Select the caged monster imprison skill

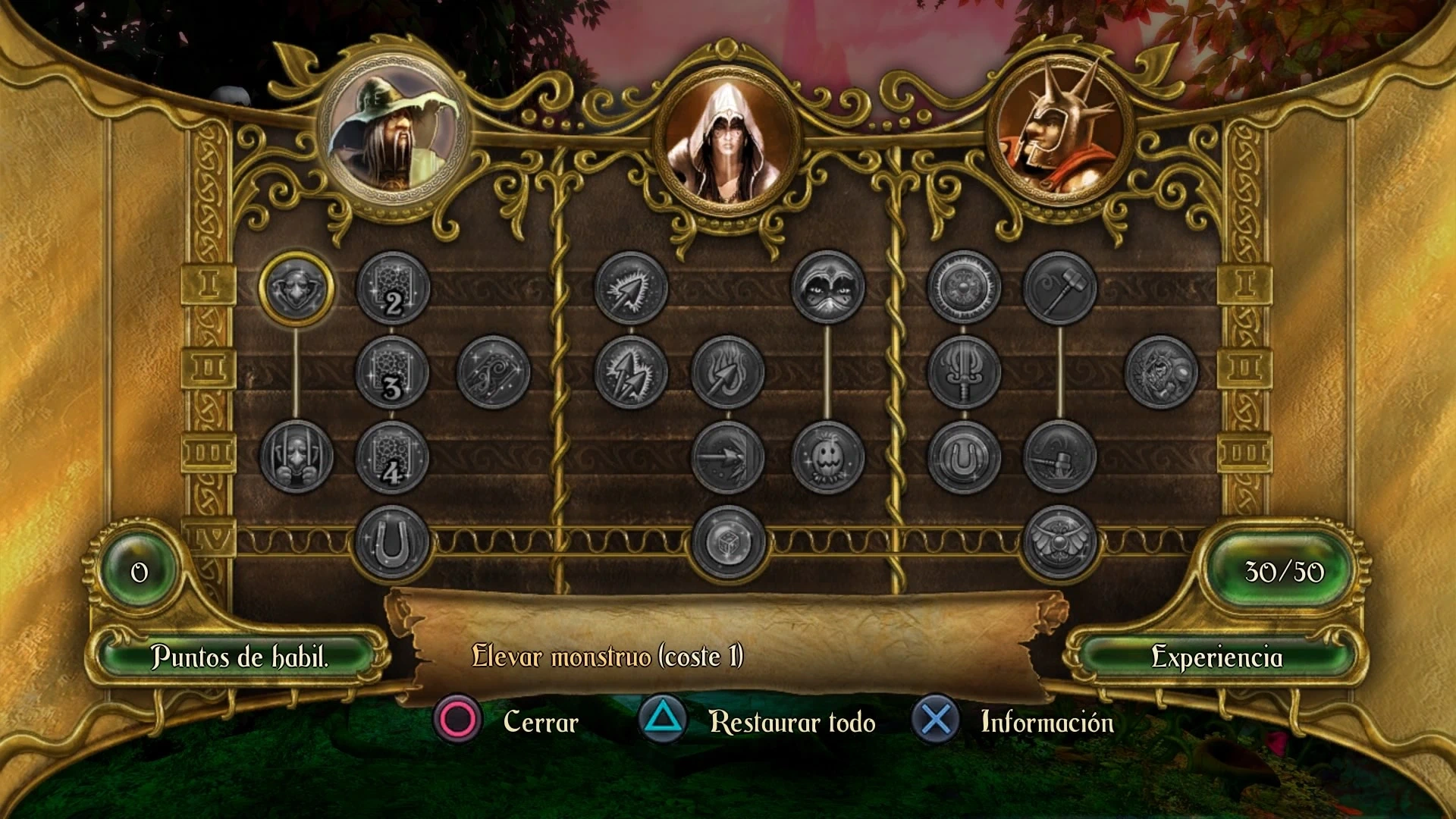296,457
